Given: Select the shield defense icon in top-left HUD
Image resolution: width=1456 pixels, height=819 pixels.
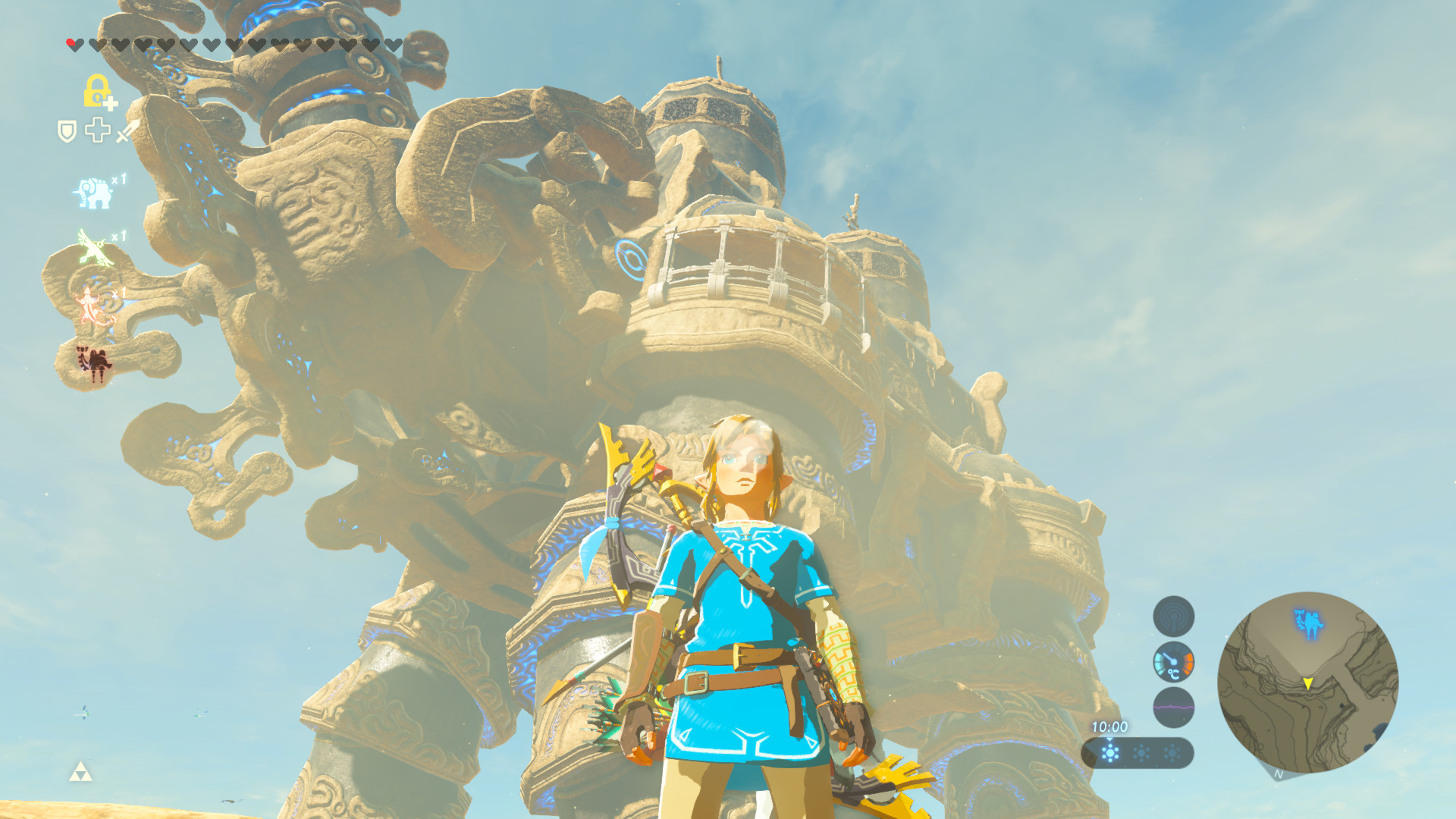Looking at the screenshot, I should 66,133.
